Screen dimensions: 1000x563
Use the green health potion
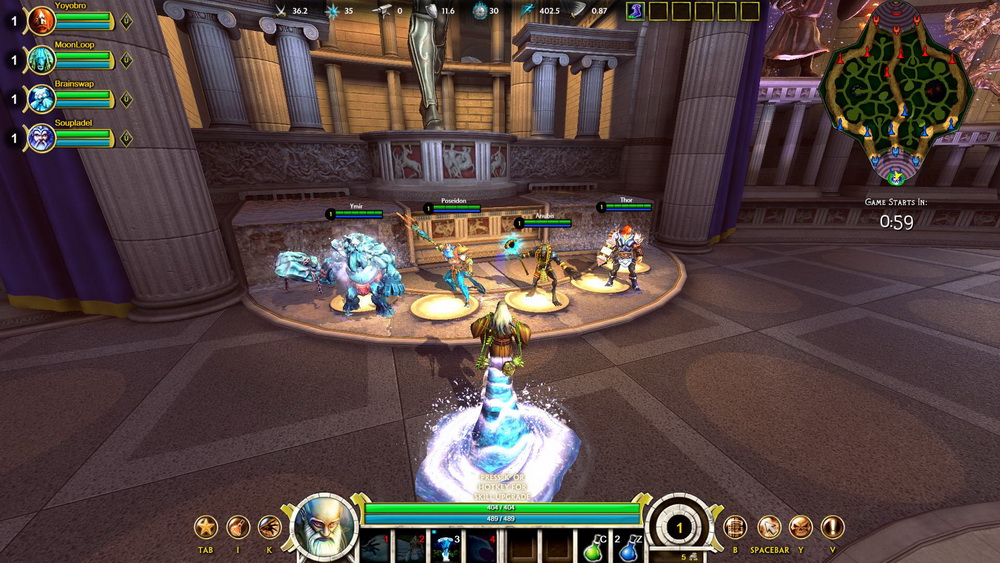click(x=594, y=550)
